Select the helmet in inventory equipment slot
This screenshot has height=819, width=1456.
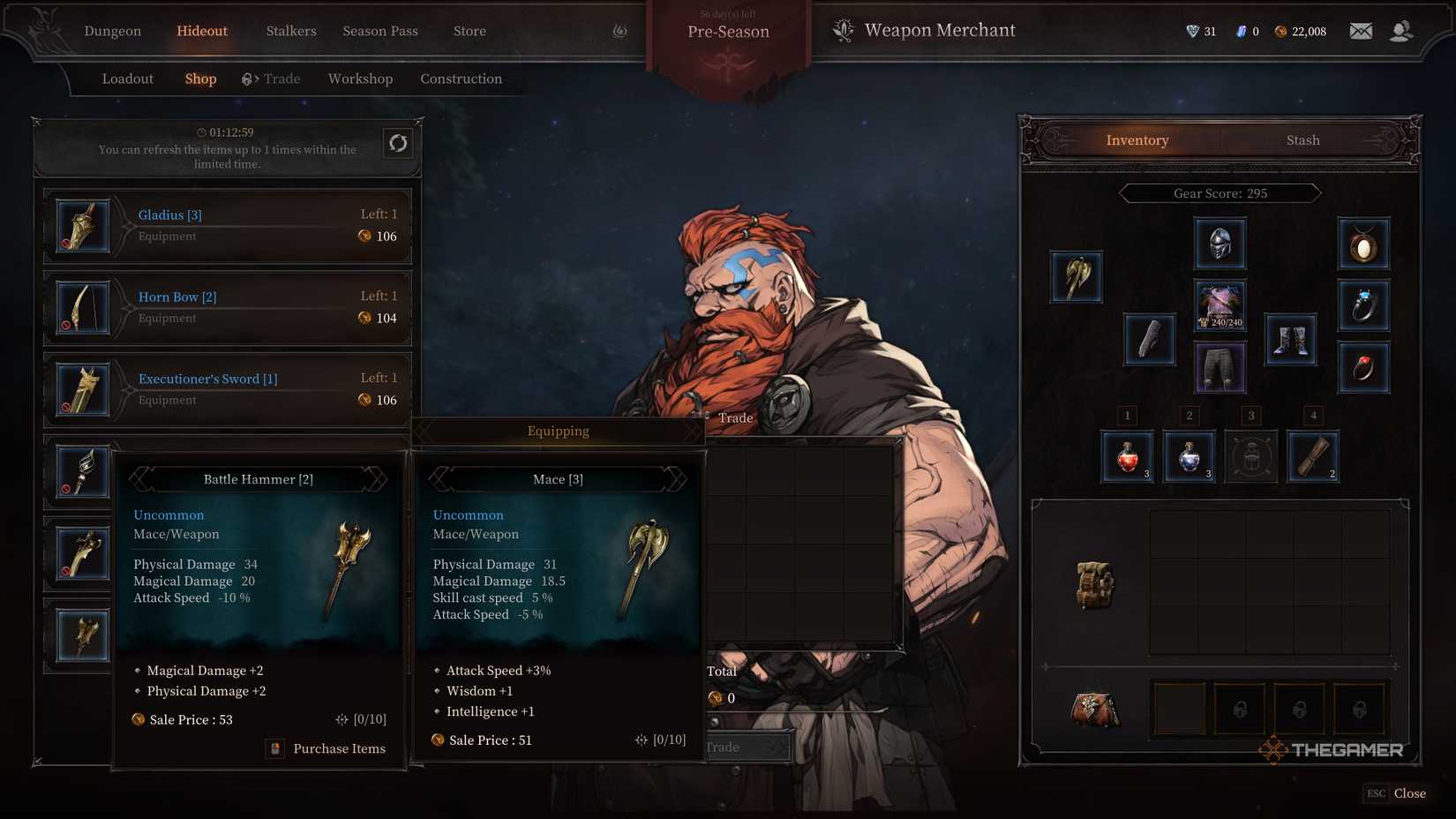(x=1220, y=244)
